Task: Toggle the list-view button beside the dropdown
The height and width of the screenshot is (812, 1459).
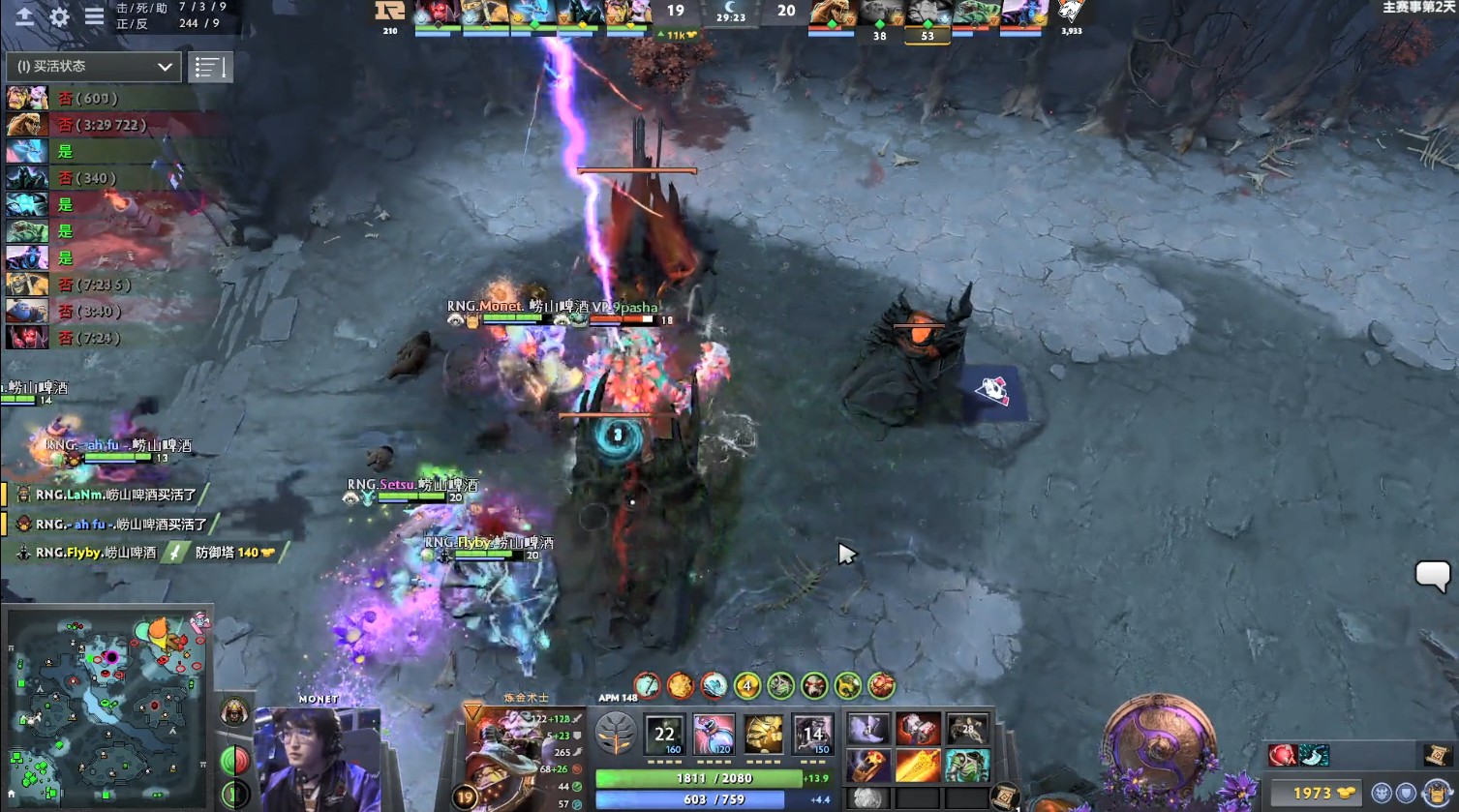Action: pyautogui.click(x=211, y=67)
